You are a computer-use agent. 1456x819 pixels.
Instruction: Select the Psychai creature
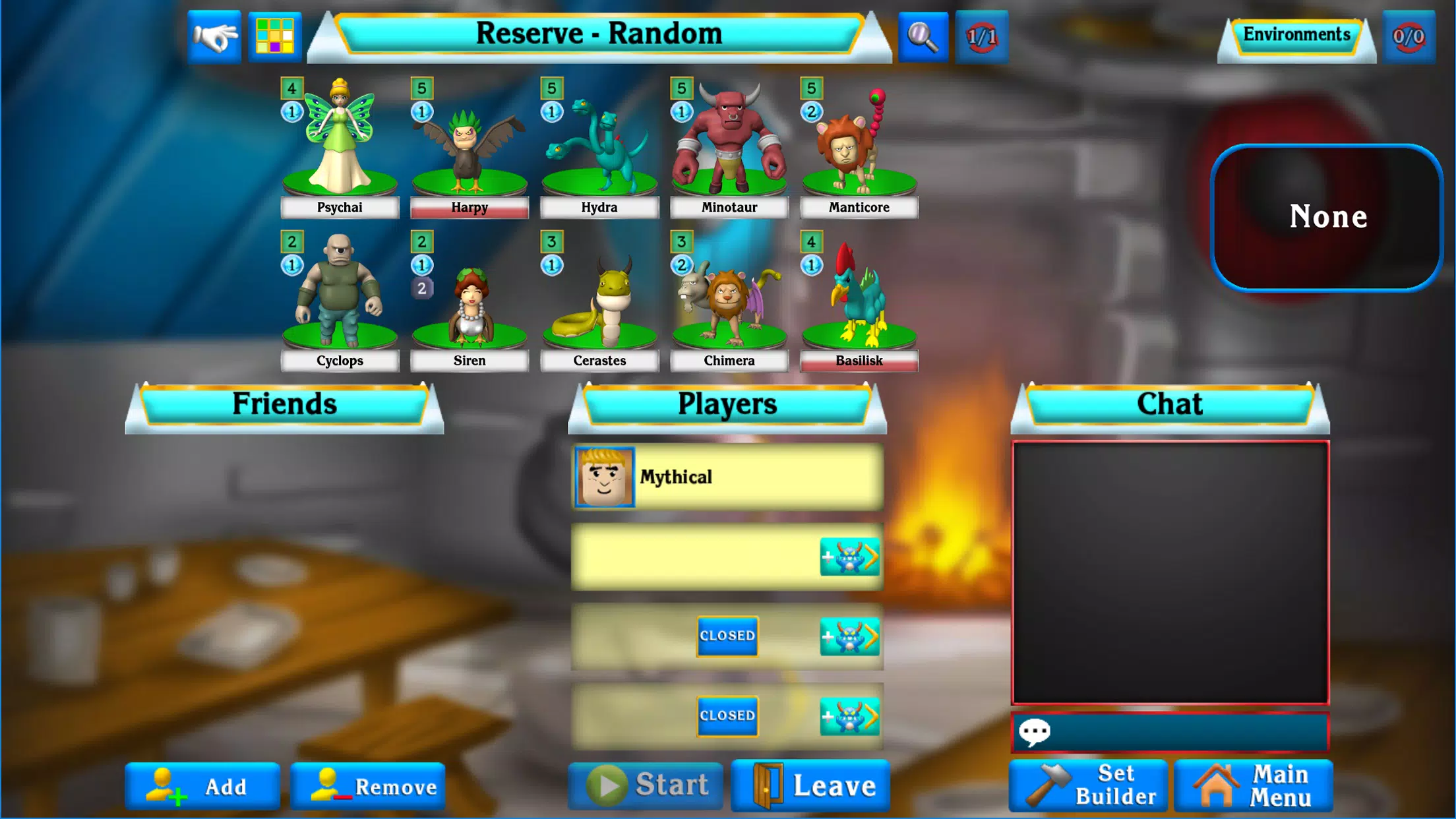pyautogui.click(x=339, y=142)
